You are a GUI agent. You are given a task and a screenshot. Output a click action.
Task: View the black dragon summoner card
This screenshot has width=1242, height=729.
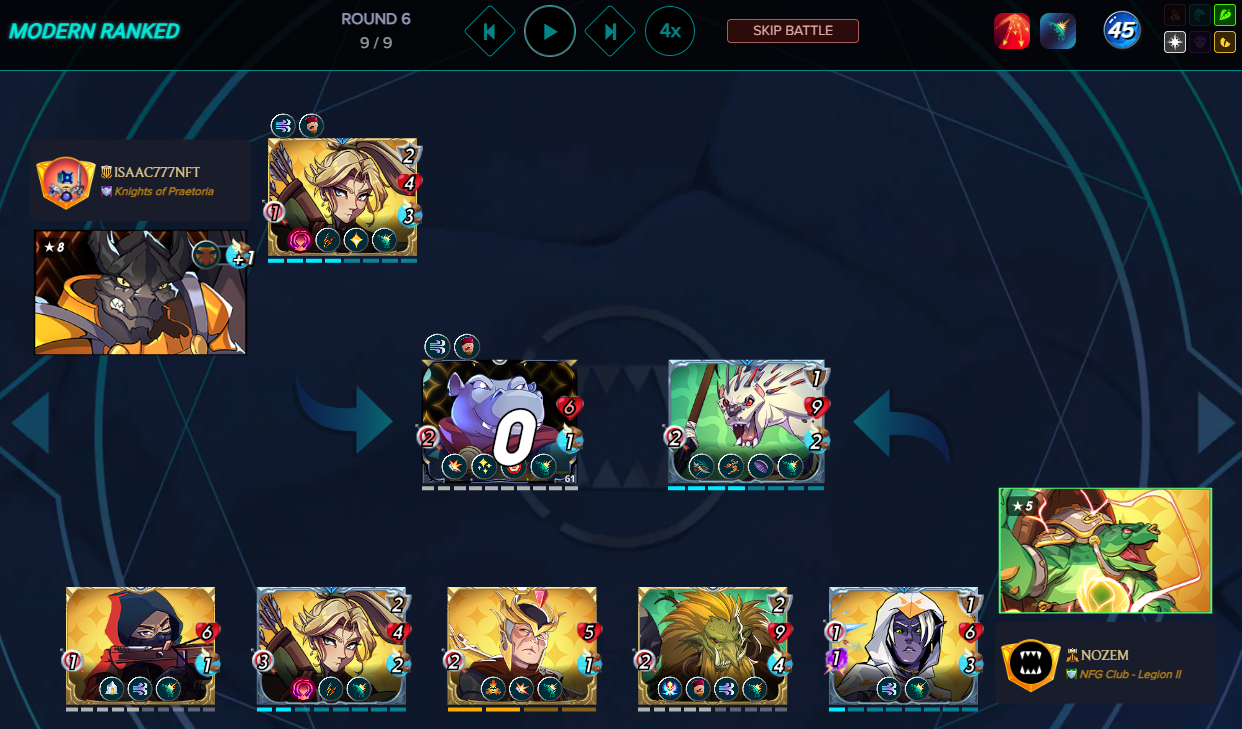139,293
